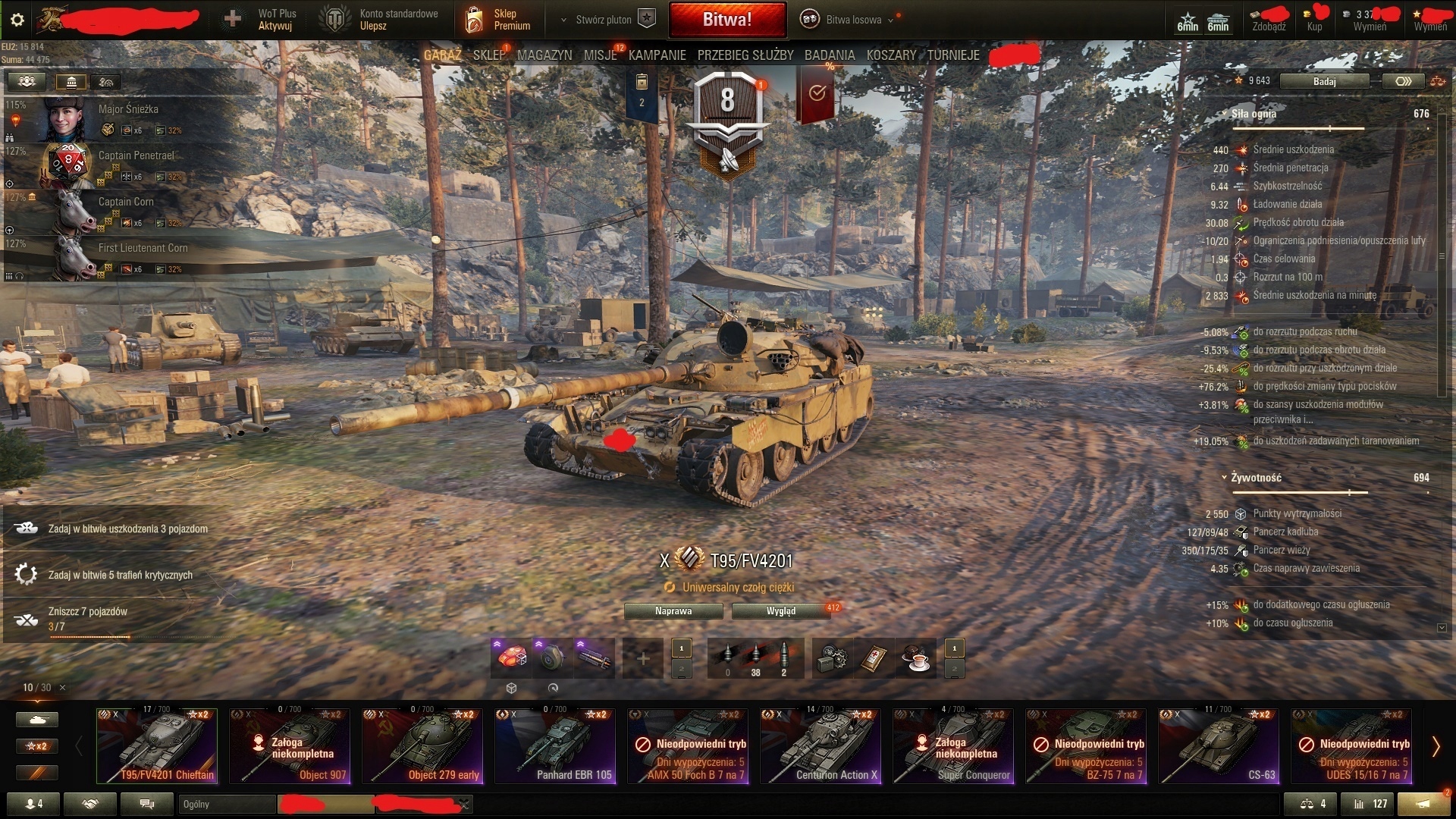This screenshot has height=819, width=1456.
Task: Open the Sklep Premium shop
Action: point(499,20)
